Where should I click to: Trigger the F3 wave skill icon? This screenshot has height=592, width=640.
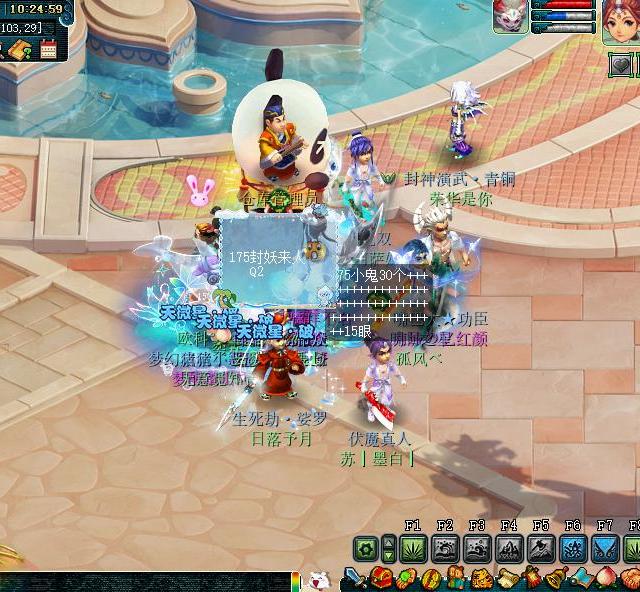pyautogui.click(x=477, y=549)
